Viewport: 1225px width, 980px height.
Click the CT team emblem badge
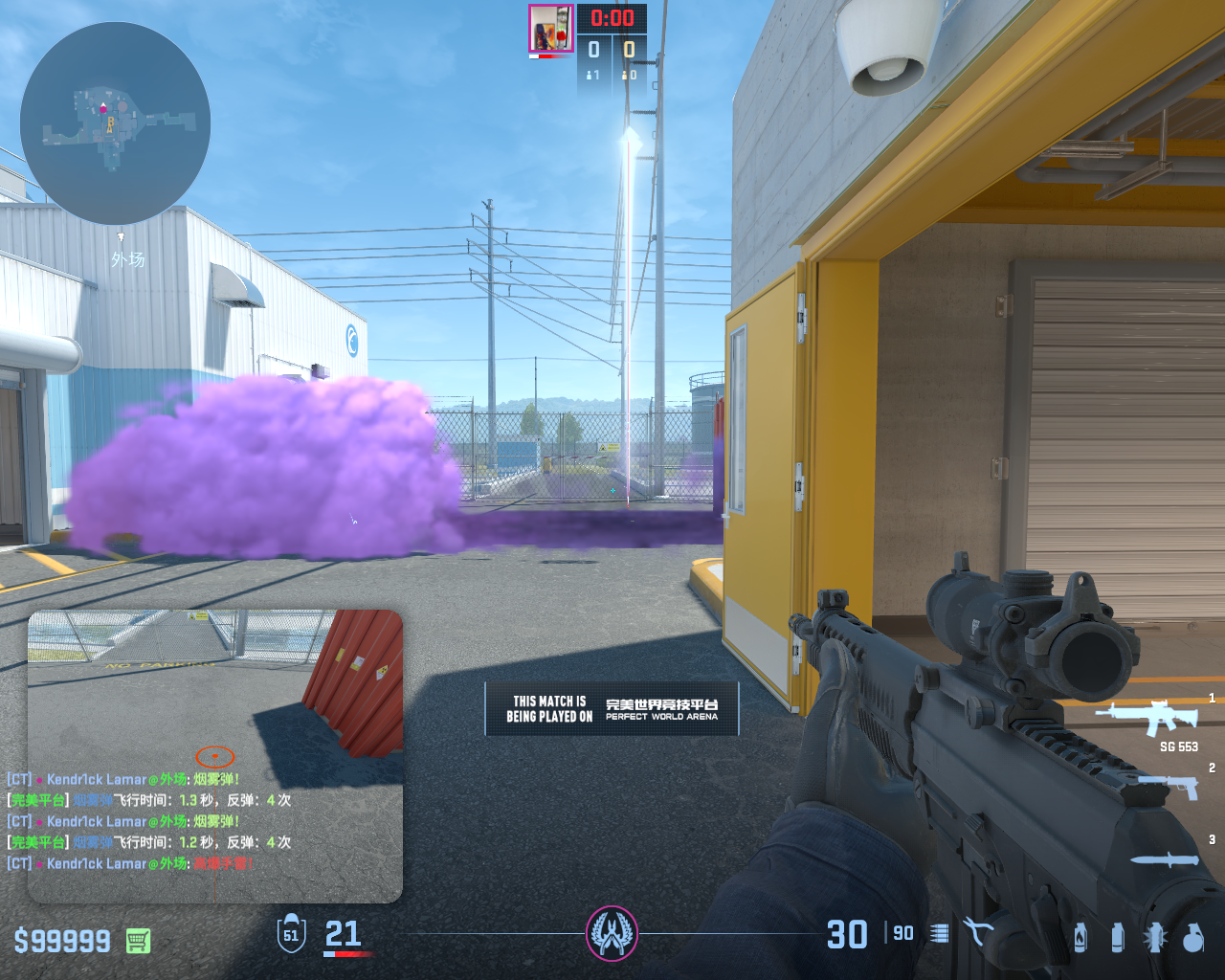pos(612,933)
